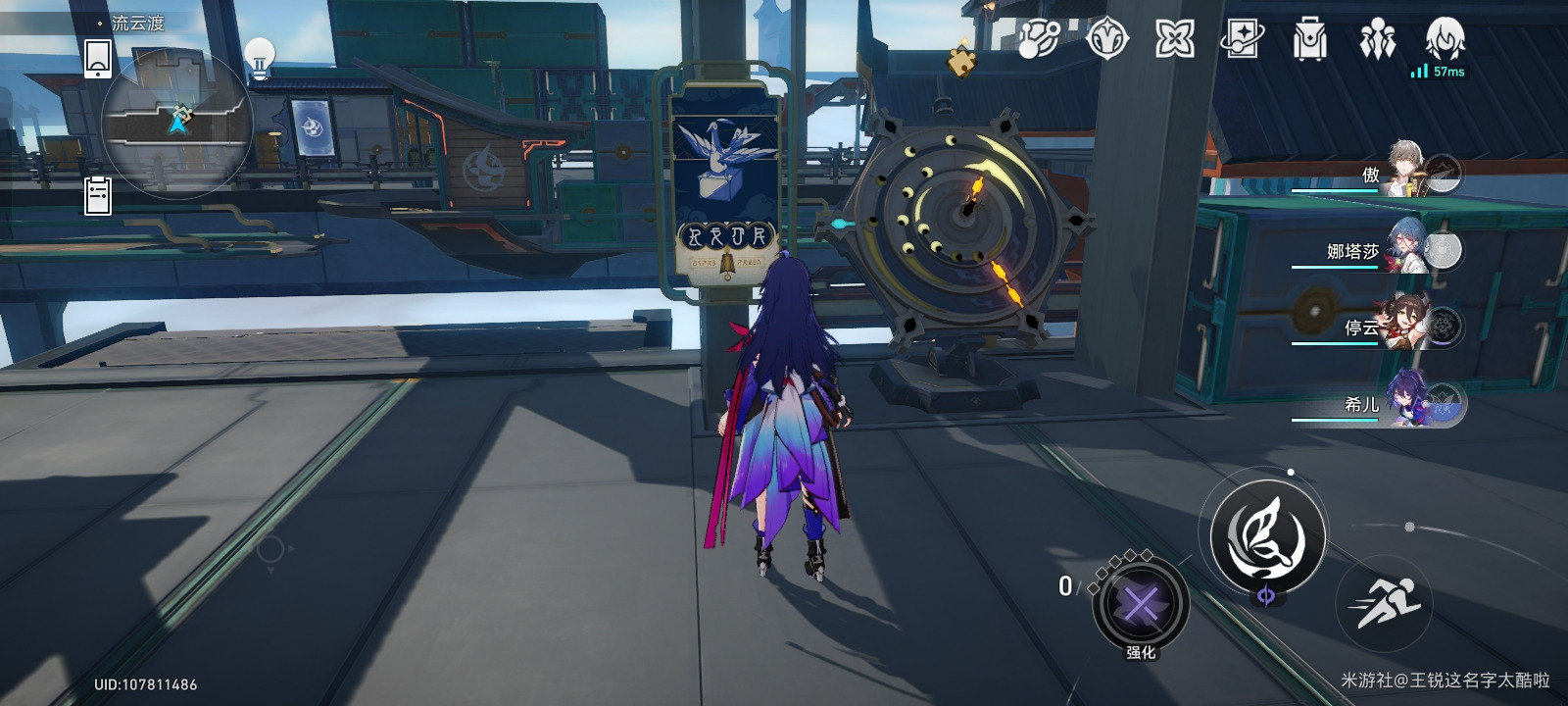Open the circular minimap

coord(177,124)
